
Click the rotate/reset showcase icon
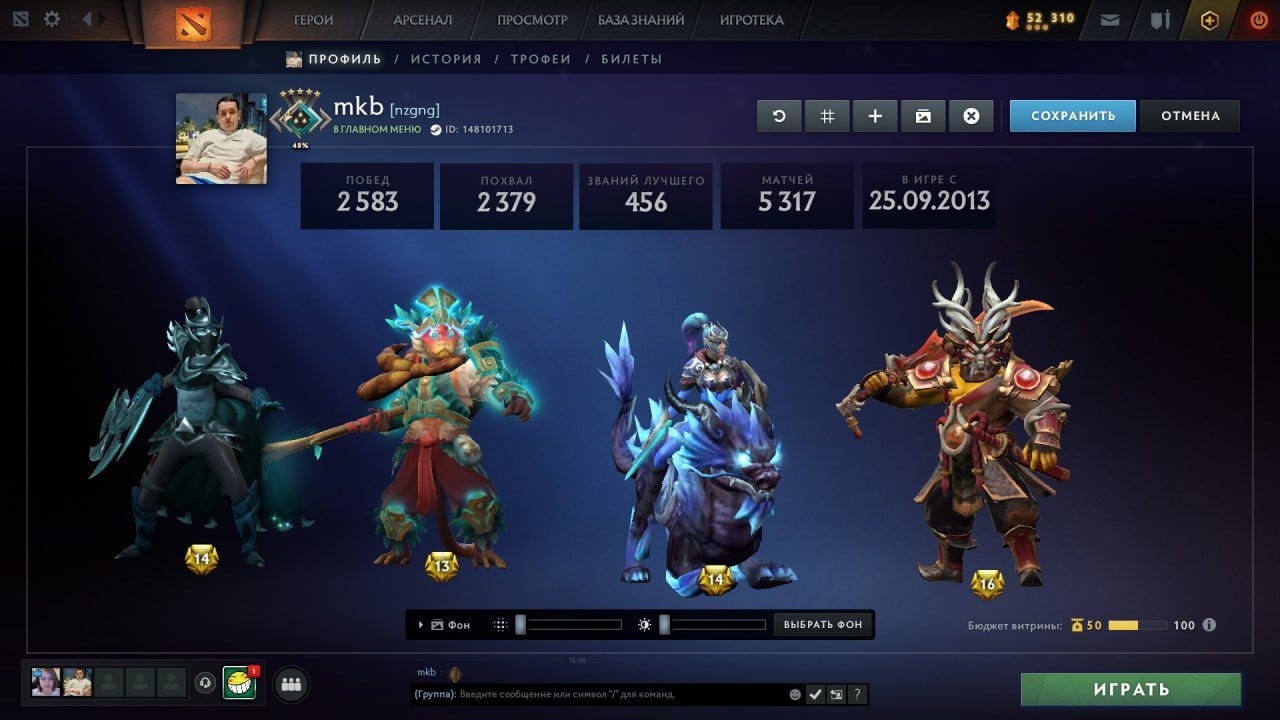(x=779, y=115)
